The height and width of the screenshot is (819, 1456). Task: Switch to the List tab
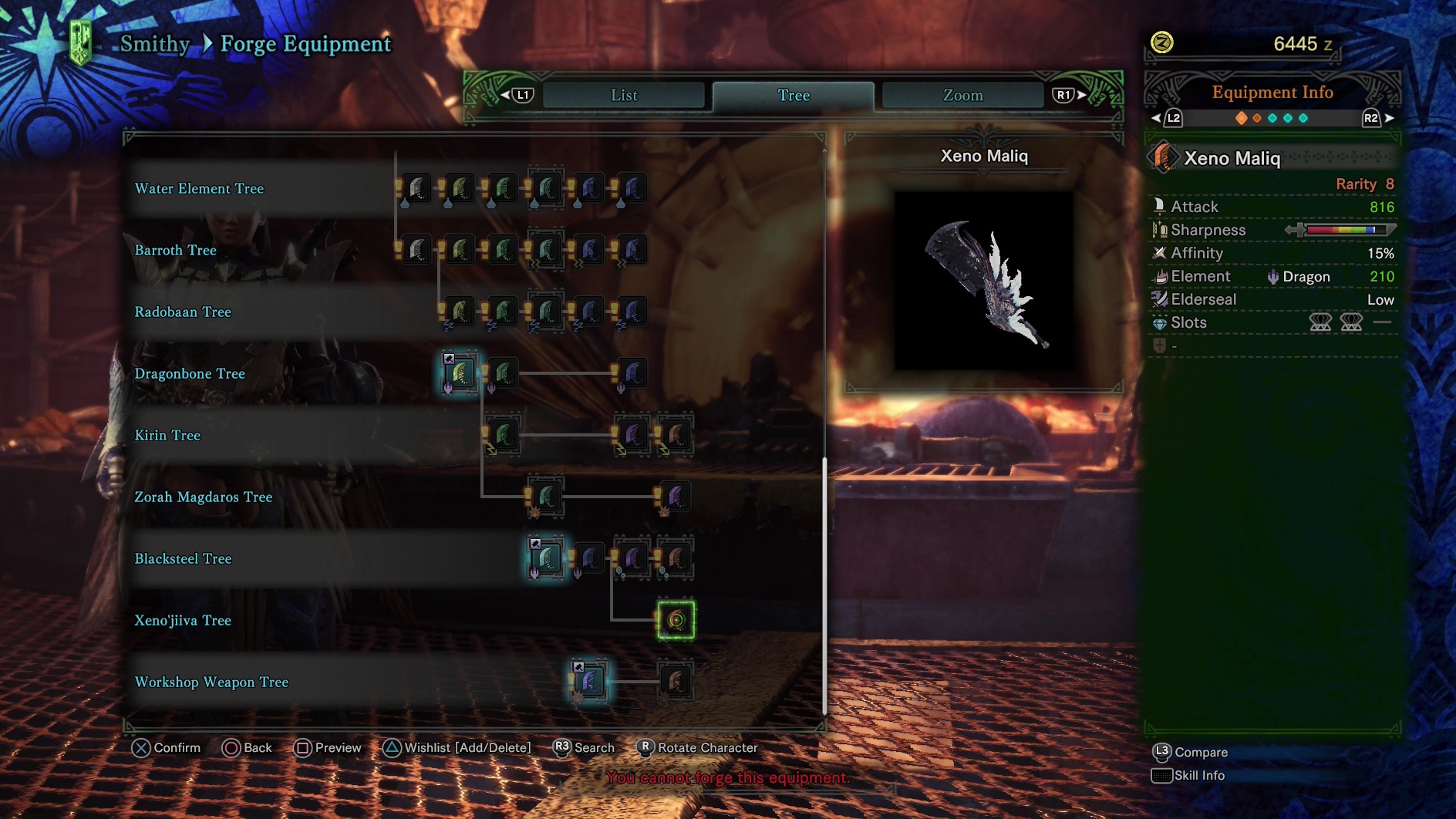tap(623, 95)
